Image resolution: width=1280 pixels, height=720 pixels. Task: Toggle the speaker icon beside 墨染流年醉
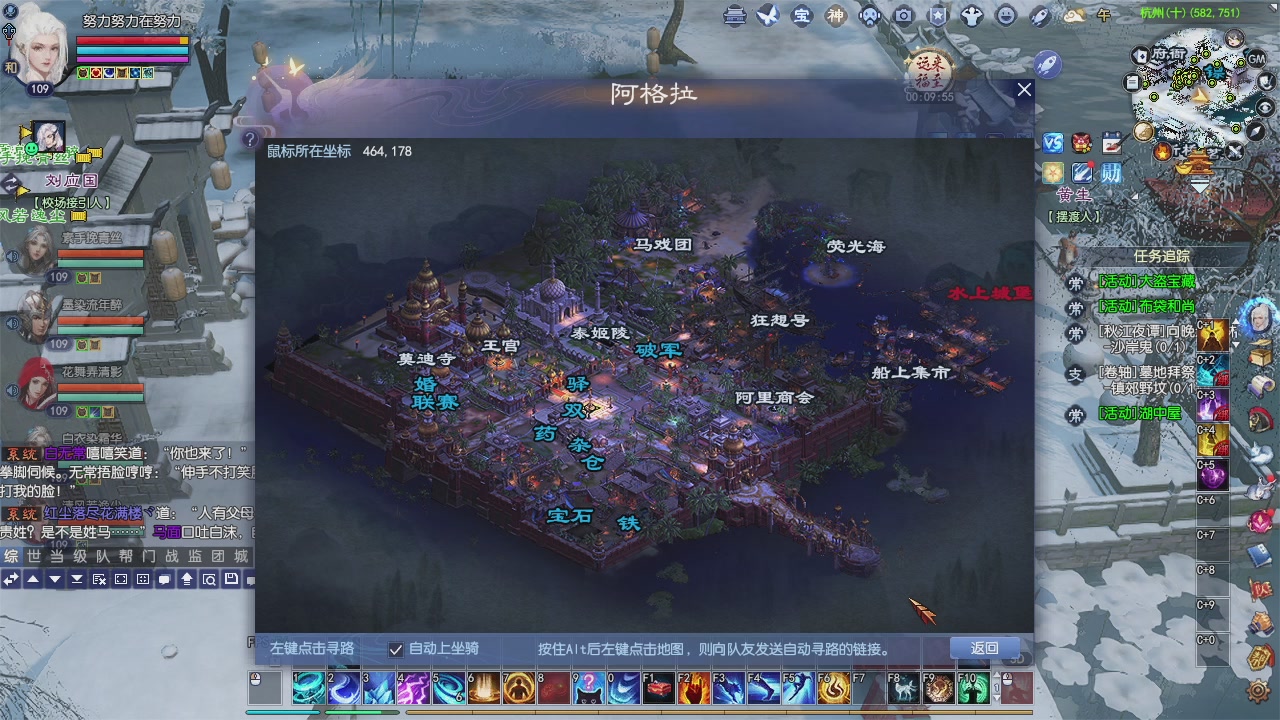click(x=12, y=322)
